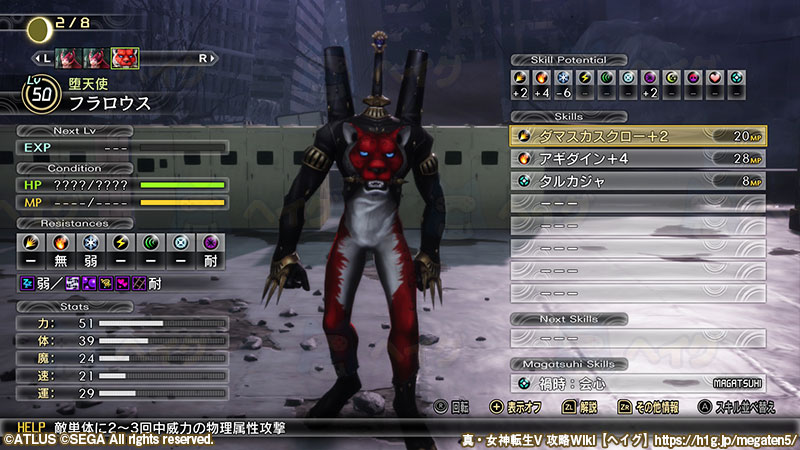Click the physical skill potential icon (+2)
The width and height of the screenshot is (800, 450).
pyautogui.click(x=520, y=77)
